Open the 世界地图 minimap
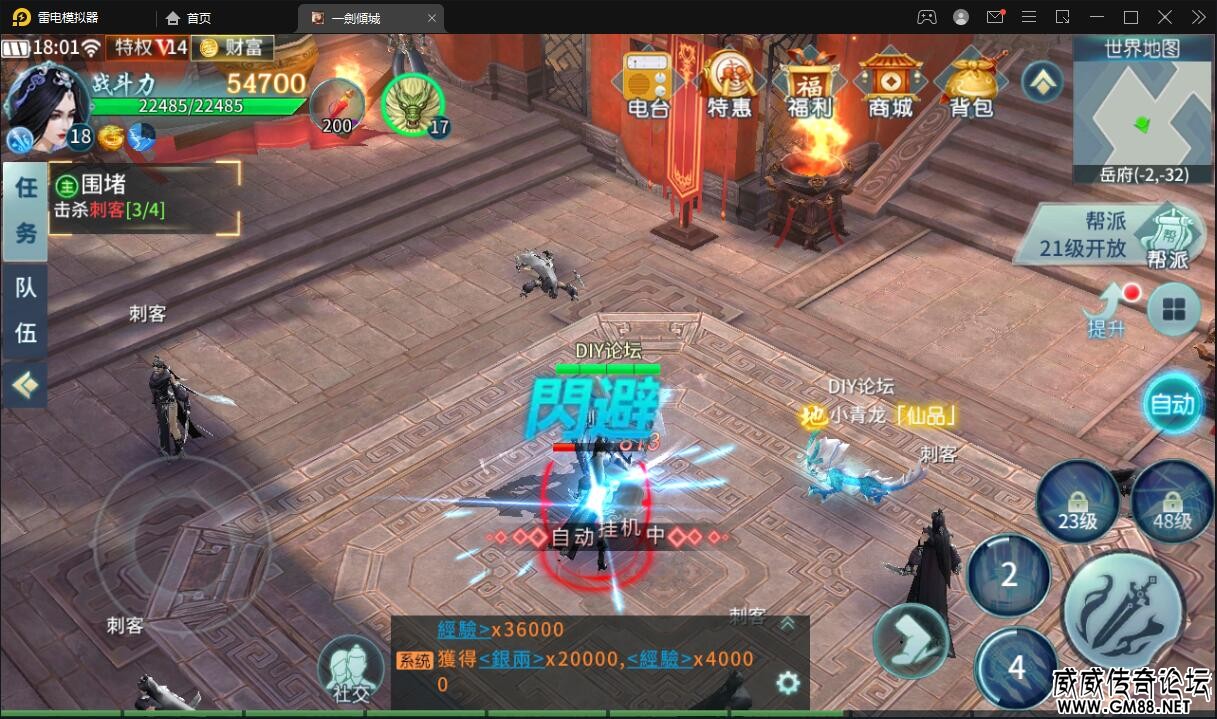This screenshot has height=719, width=1217. 1142,110
